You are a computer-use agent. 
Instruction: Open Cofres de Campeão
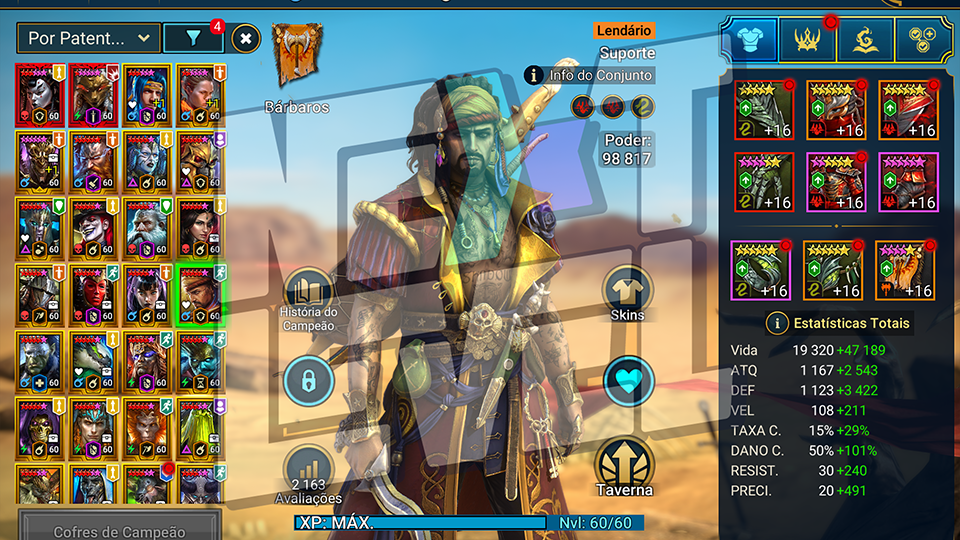[119, 530]
